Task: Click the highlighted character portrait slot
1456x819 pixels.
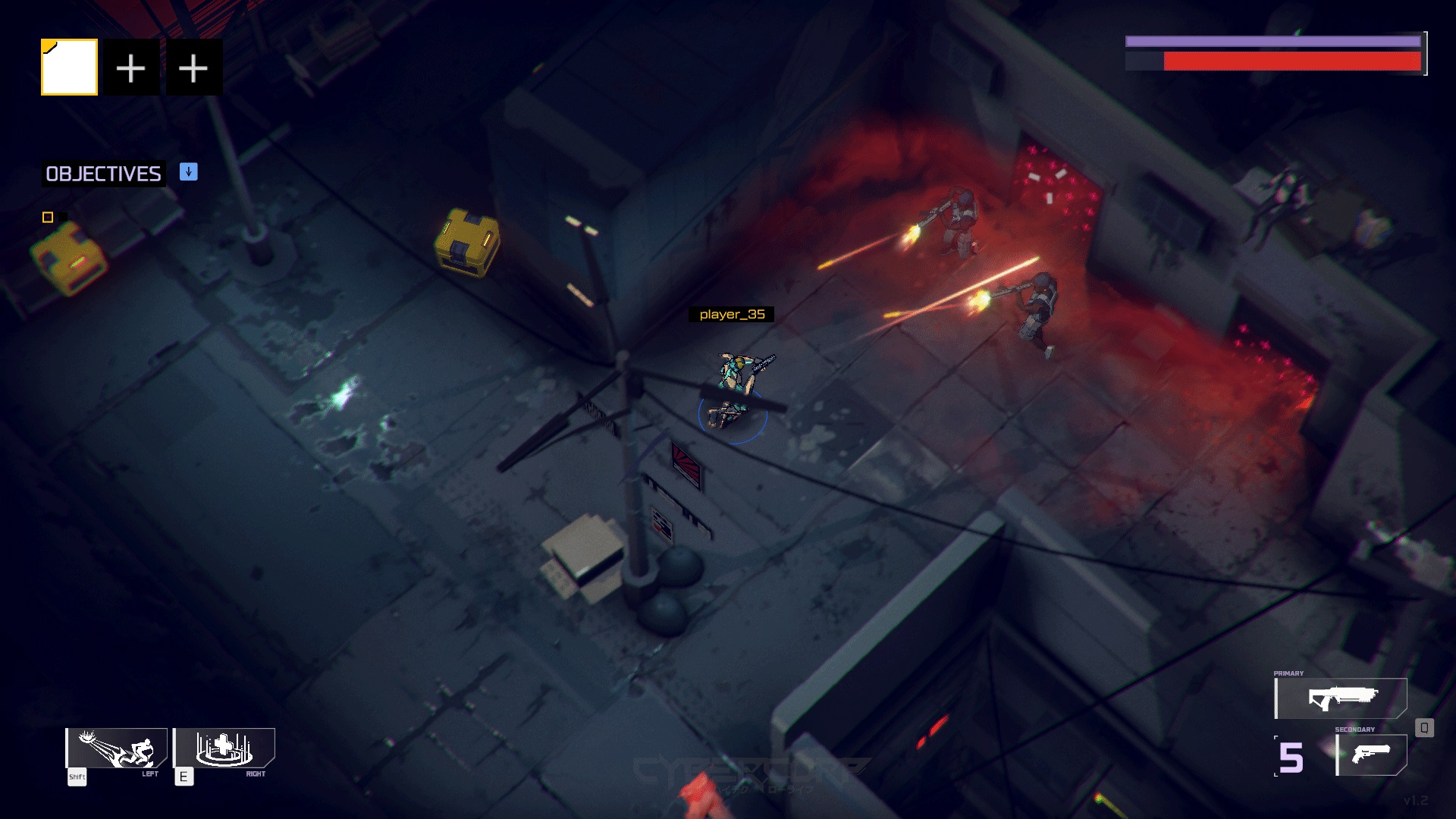Action: click(x=68, y=67)
